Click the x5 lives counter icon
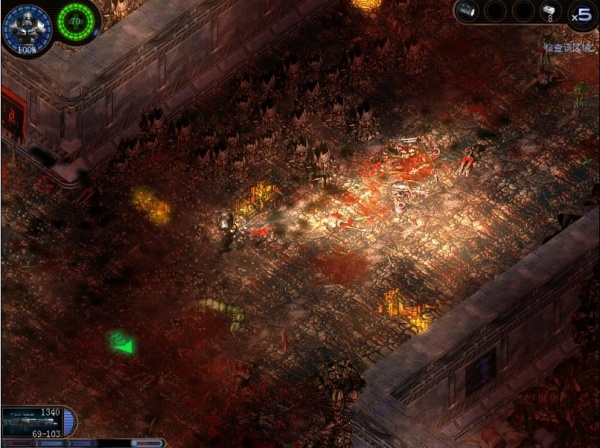 click(x=581, y=14)
